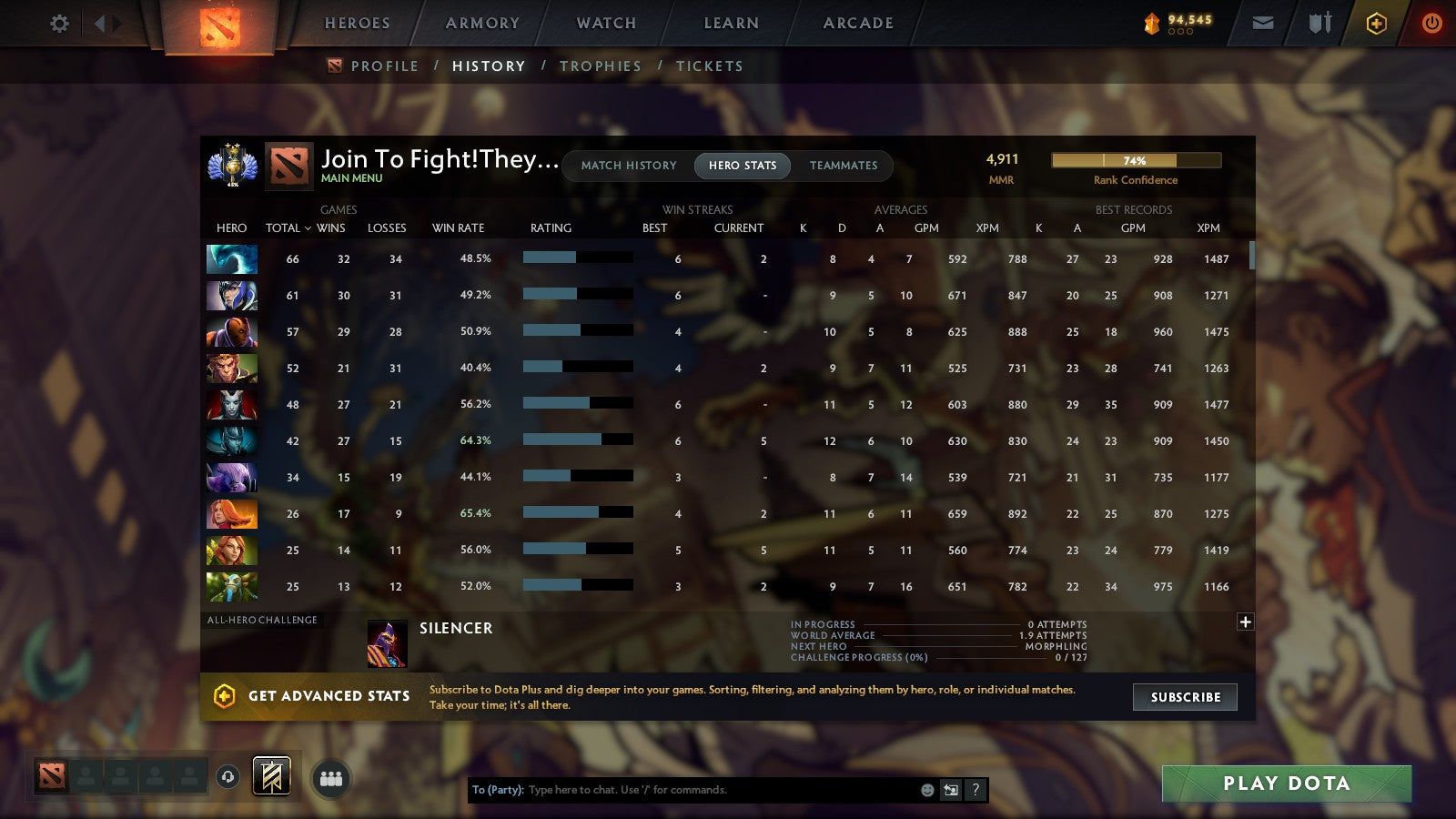Open the armory shield and sword panel
Image resolution: width=1456 pixels, height=819 pixels.
pyautogui.click(x=1319, y=25)
